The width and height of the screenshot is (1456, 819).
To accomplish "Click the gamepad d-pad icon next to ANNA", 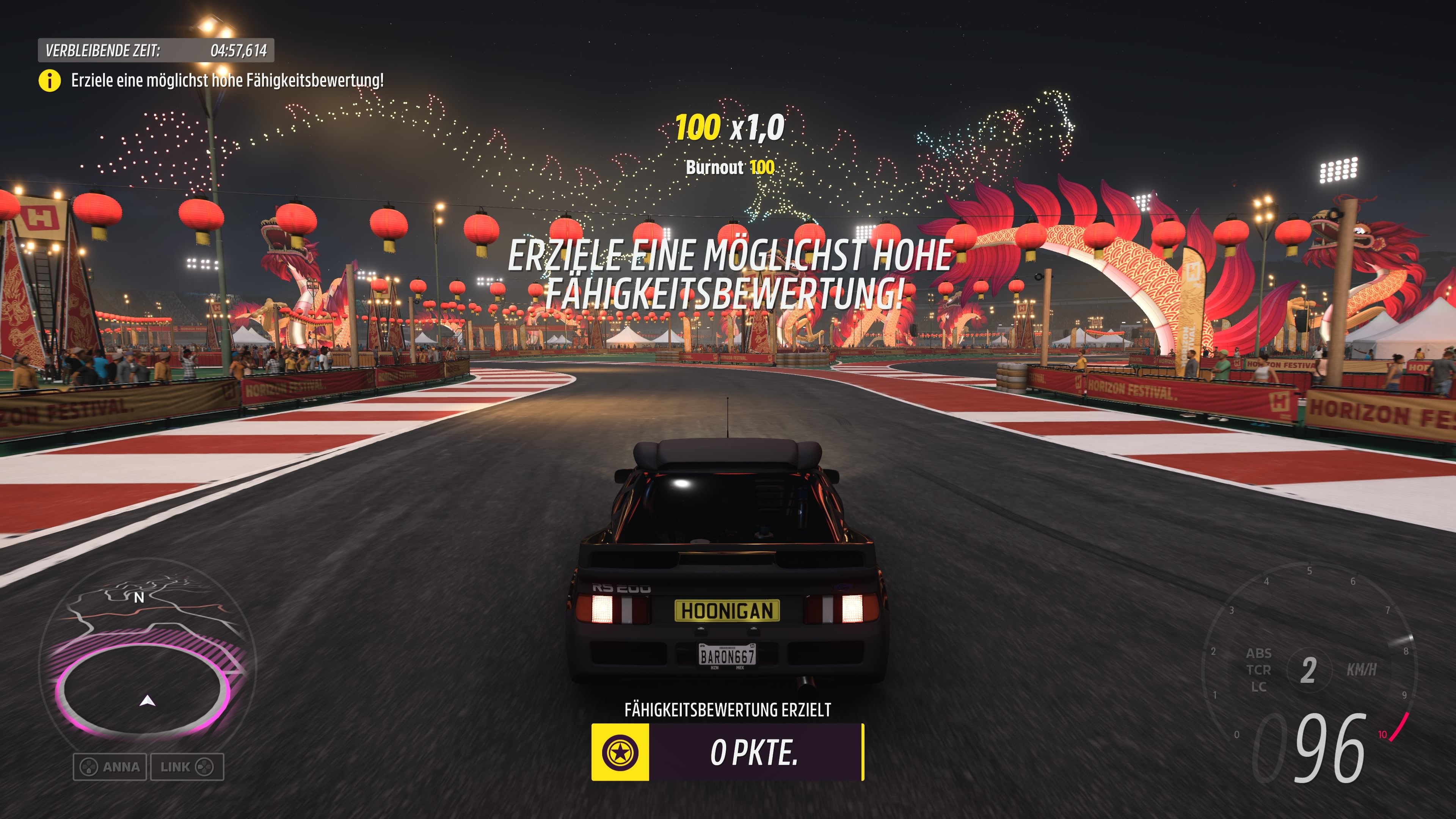I will coord(89,767).
